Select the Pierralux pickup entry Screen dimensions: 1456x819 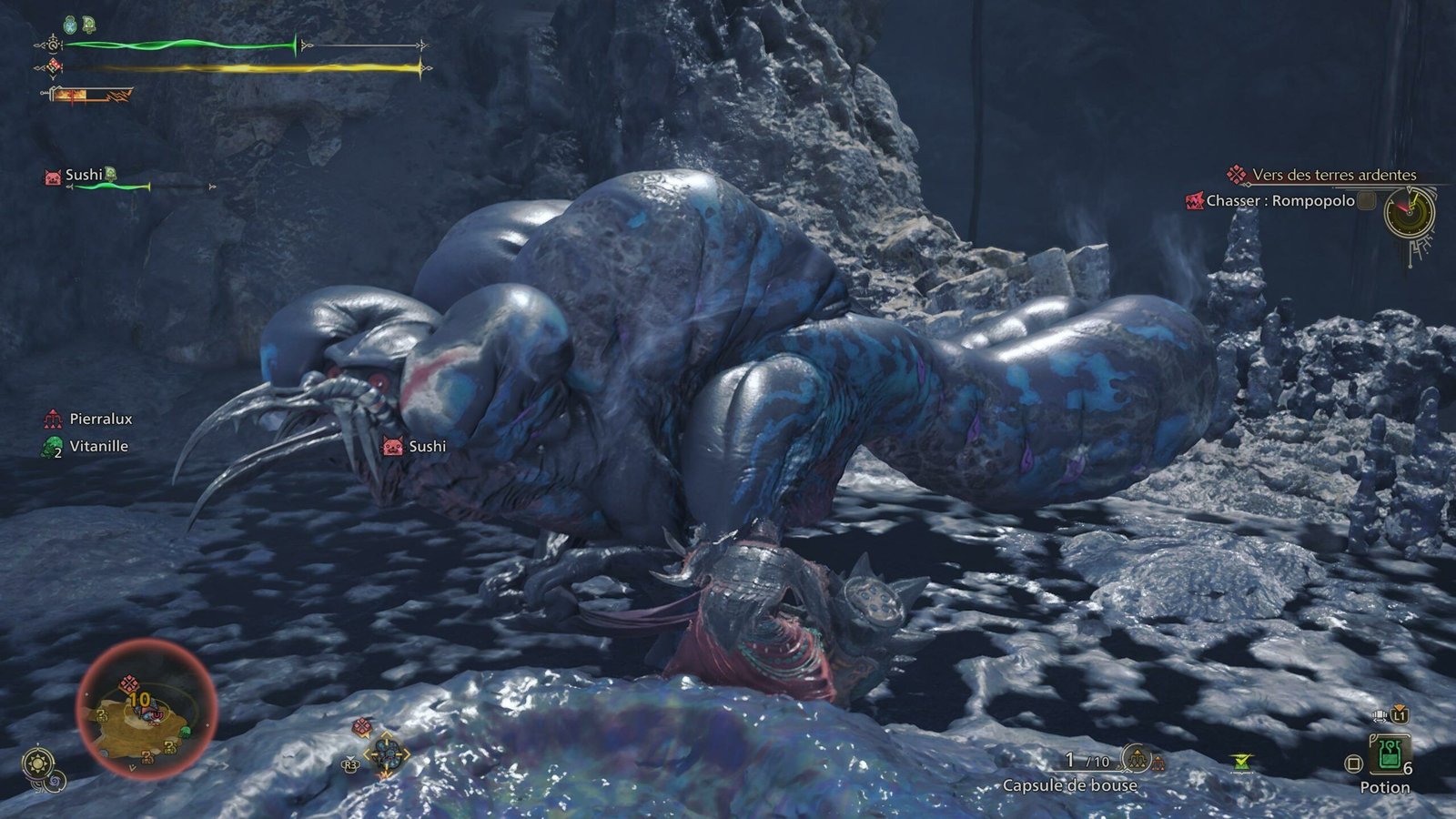(x=100, y=419)
